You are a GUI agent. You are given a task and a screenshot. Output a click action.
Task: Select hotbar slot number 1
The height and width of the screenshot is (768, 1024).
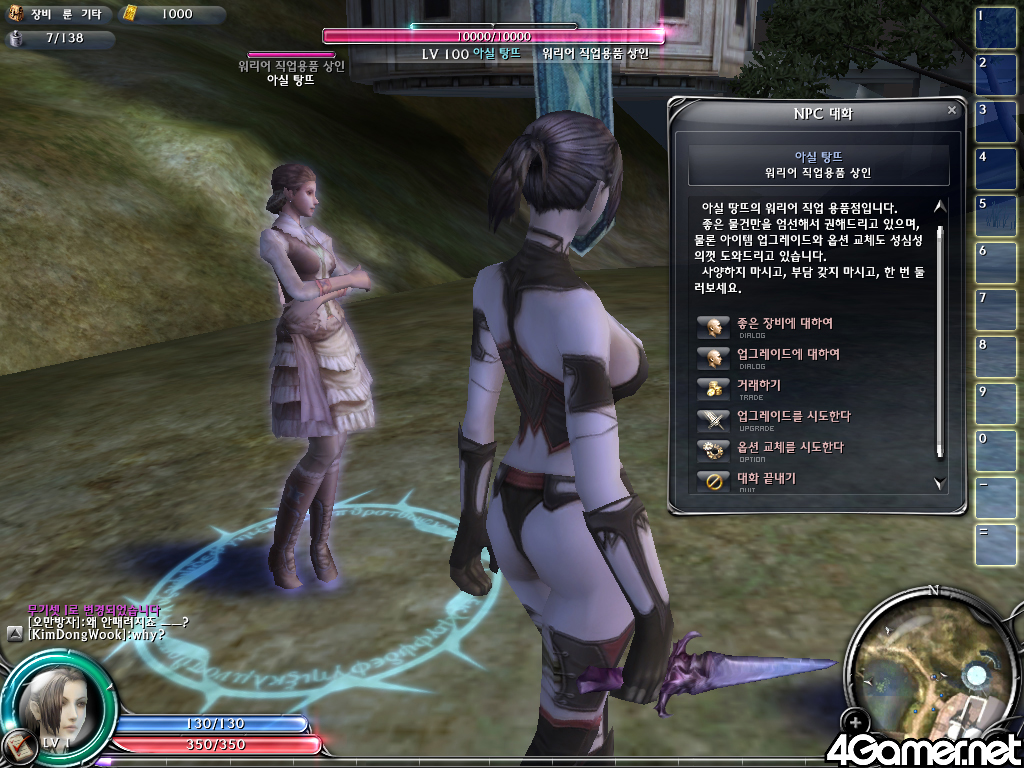pos(996,29)
